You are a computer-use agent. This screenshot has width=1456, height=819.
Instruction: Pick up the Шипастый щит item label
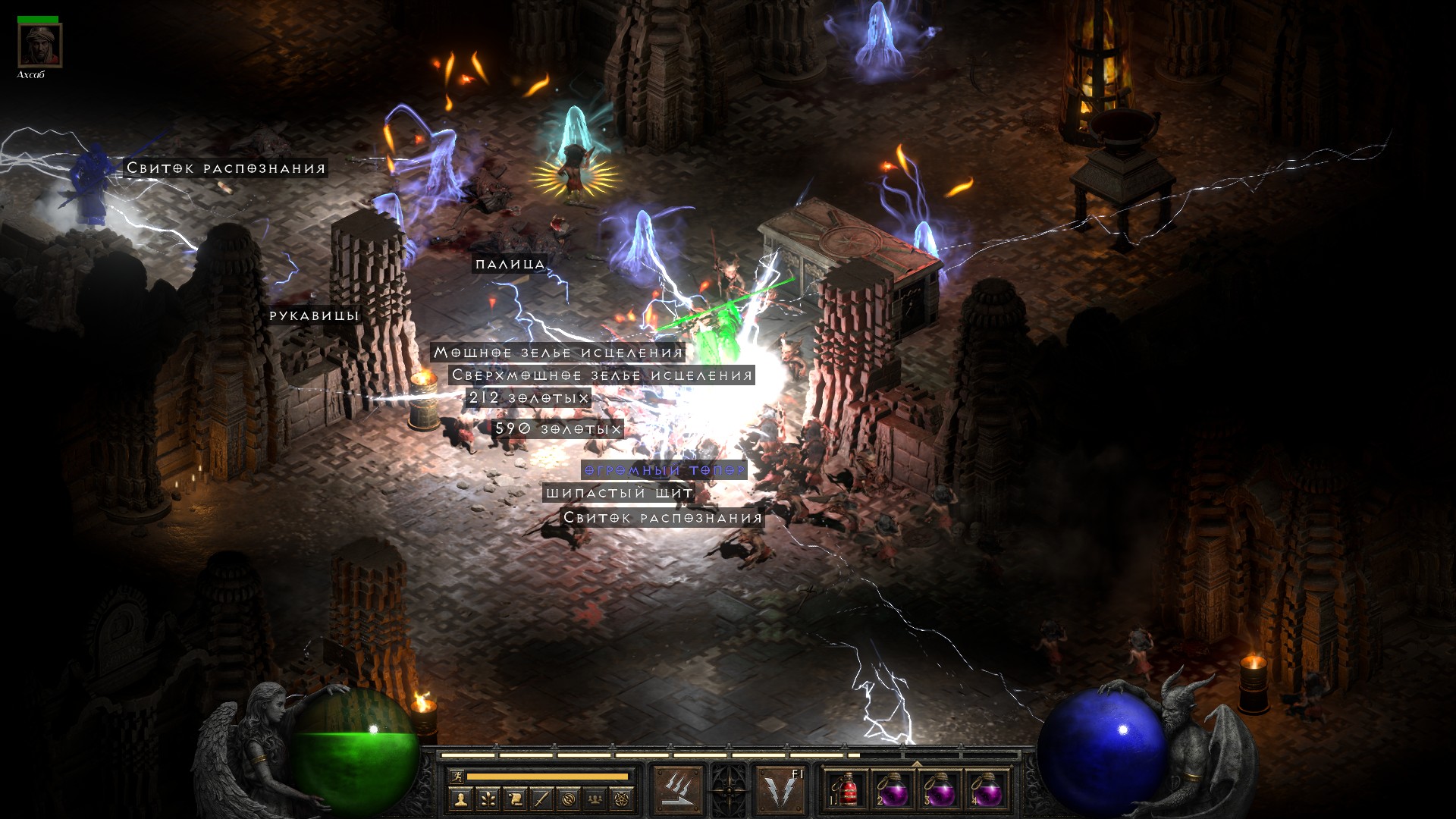(619, 493)
